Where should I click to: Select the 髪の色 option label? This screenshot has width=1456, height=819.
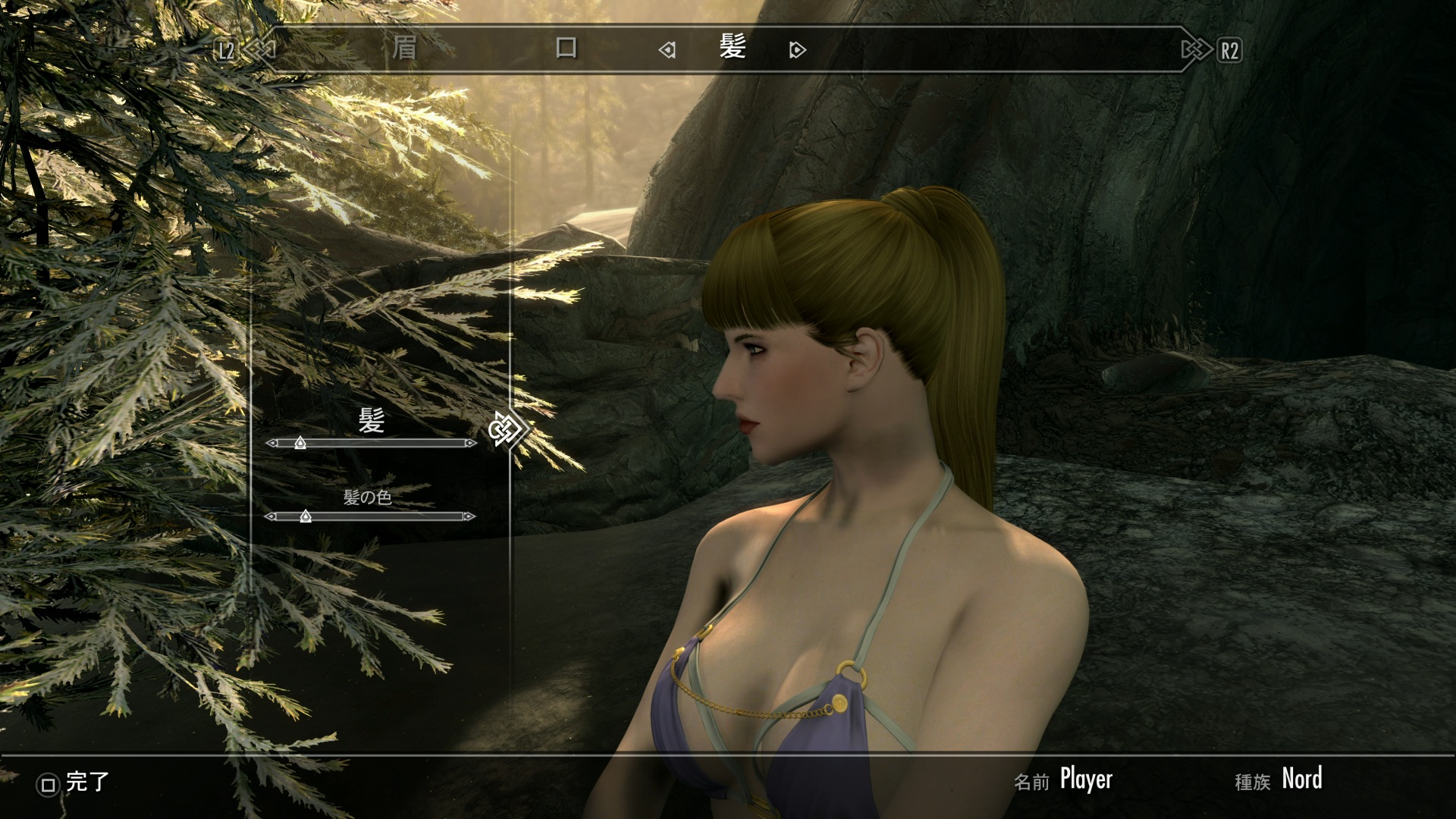(368, 497)
